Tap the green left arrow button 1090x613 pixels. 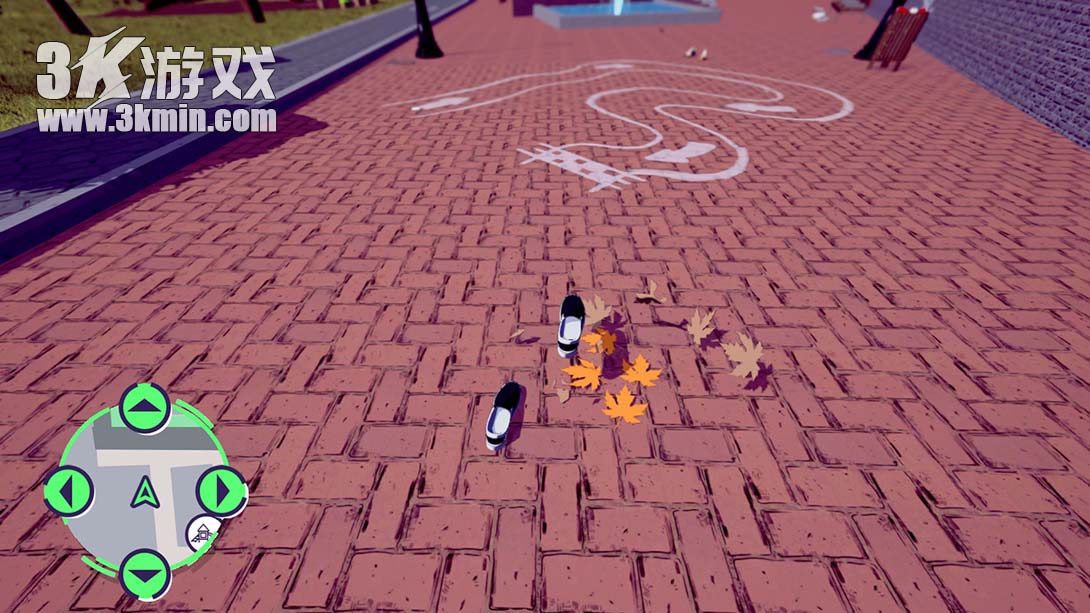point(69,491)
